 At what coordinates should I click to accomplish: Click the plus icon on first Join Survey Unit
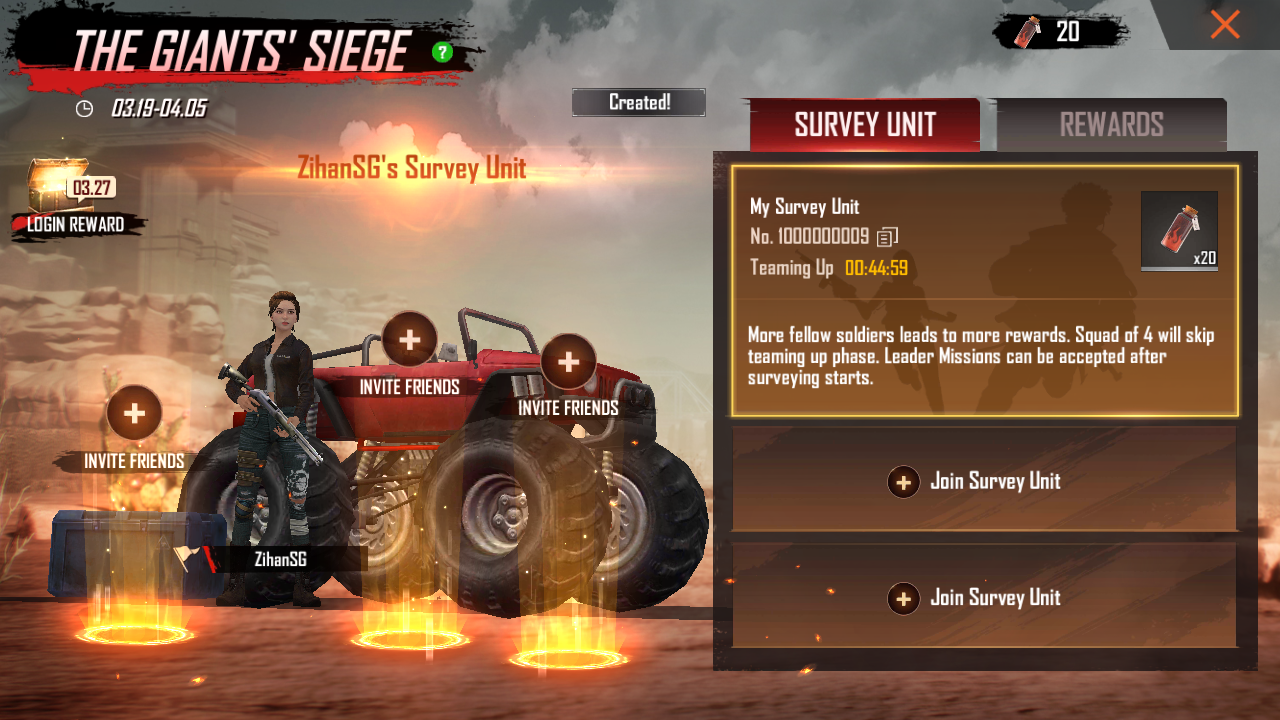click(903, 481)
